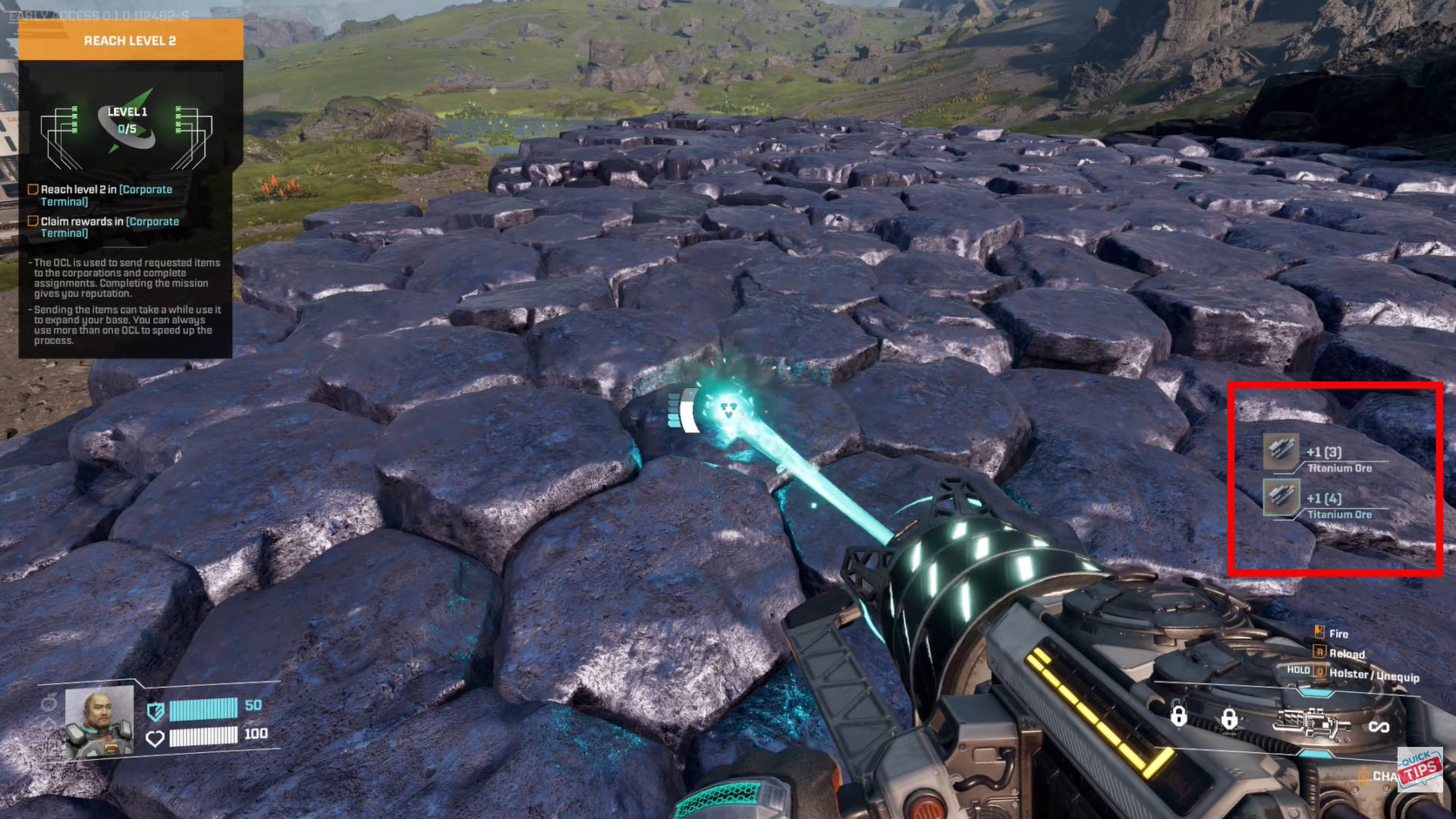The width and height of the screenshot is (1456, 819).
Task: Click the faded apple hunger icon
Action: coord(49,704)
